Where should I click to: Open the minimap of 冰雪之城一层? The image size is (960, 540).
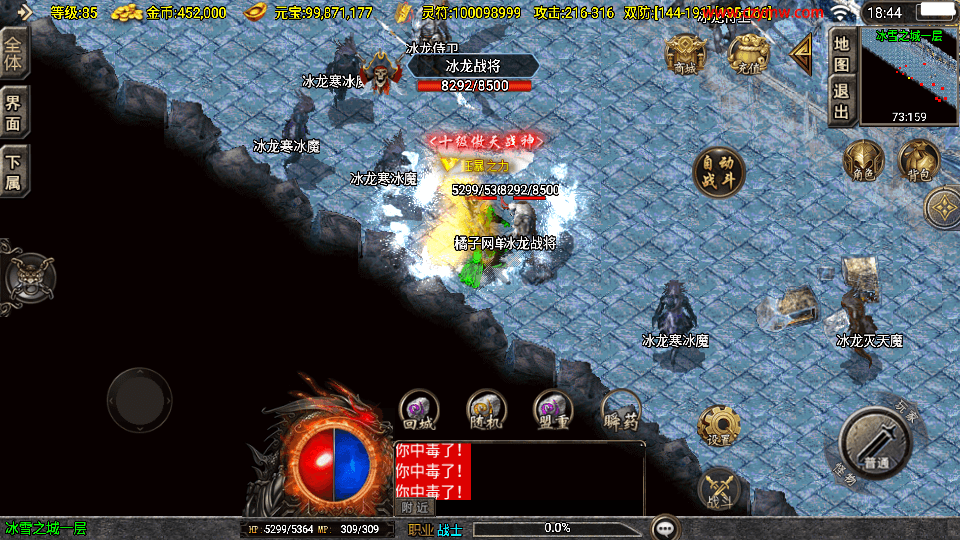pyautogui.click(x=908, y=76)
